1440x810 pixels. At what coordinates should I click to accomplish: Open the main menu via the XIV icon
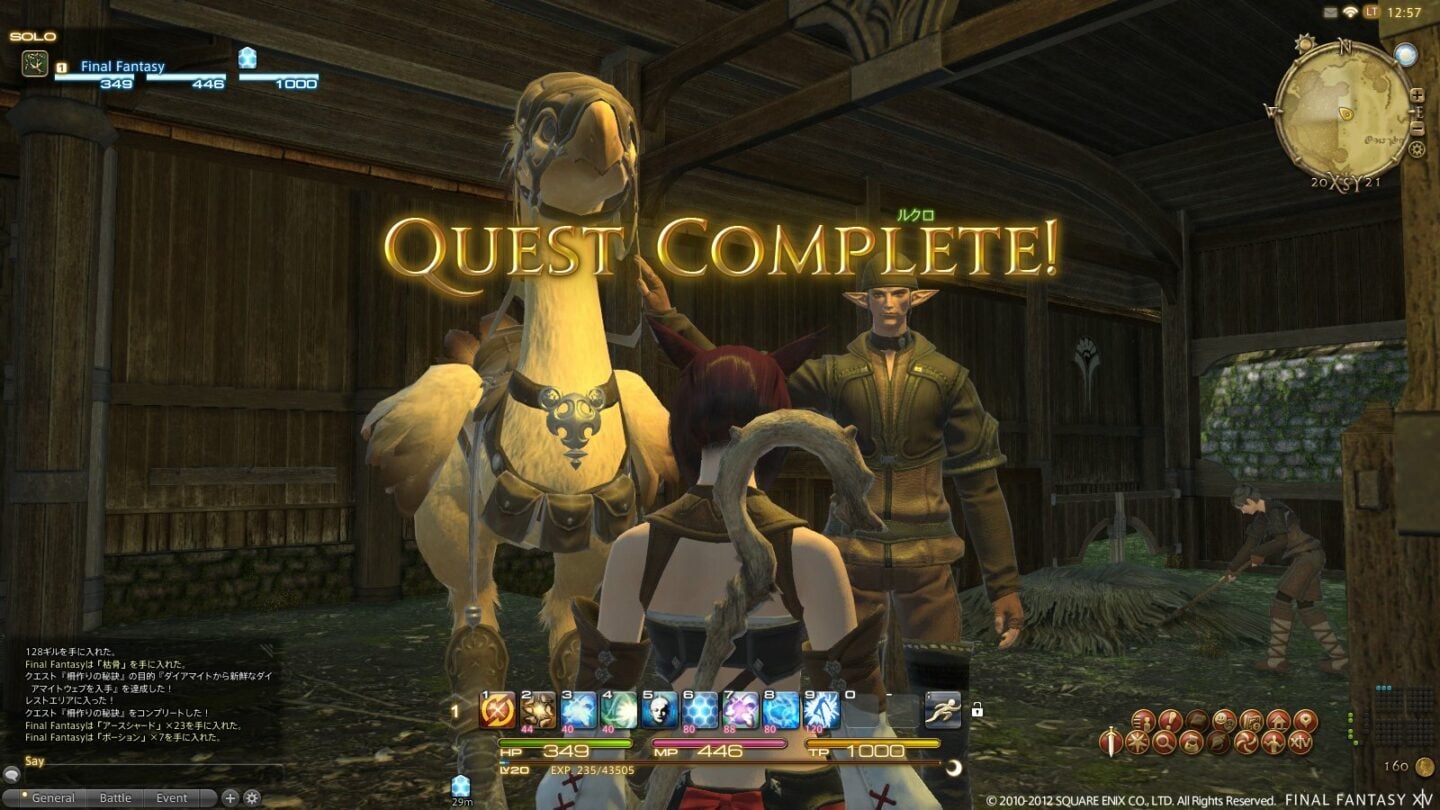click(1302, 742)
